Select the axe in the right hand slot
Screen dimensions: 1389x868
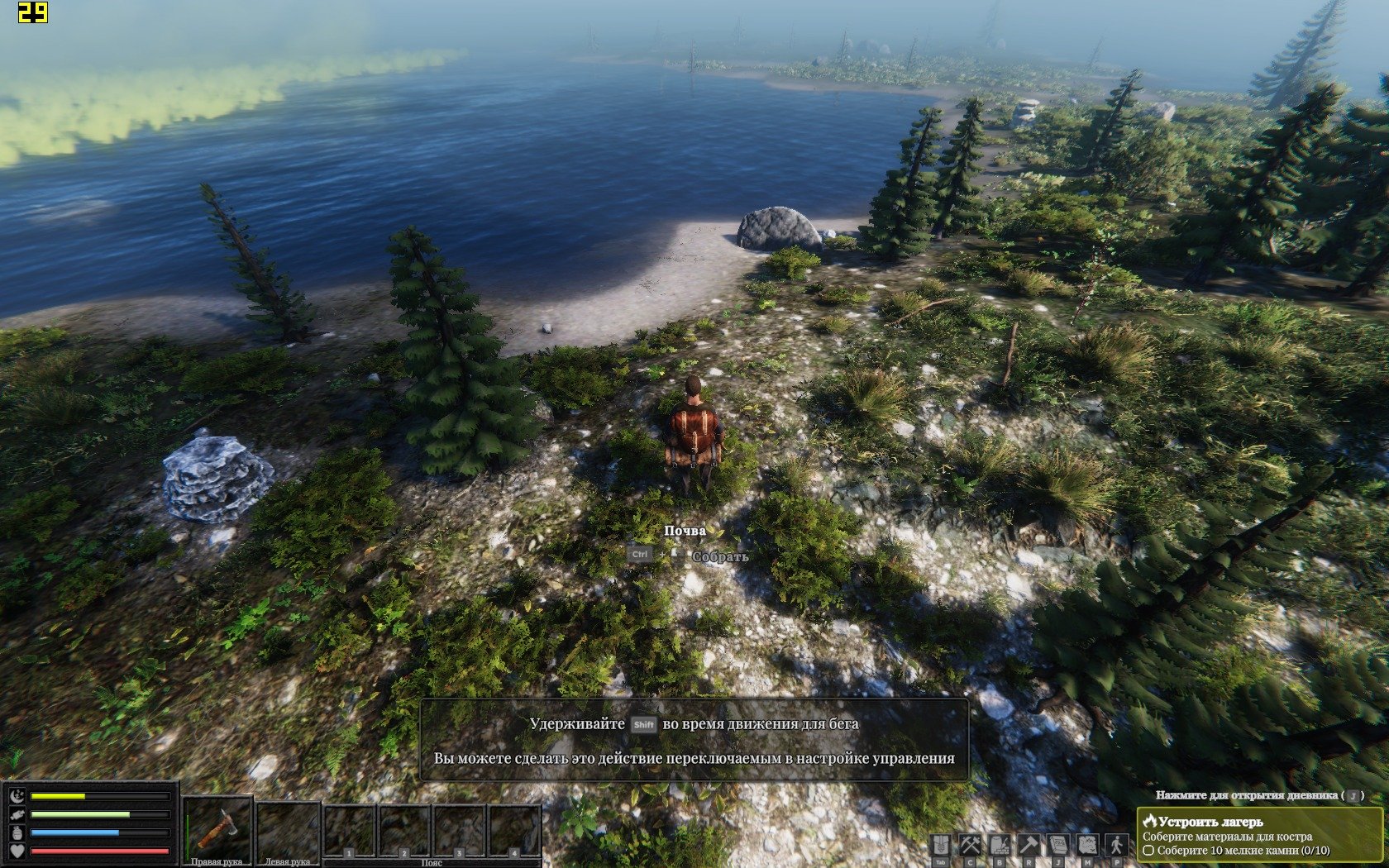(217, 828)
